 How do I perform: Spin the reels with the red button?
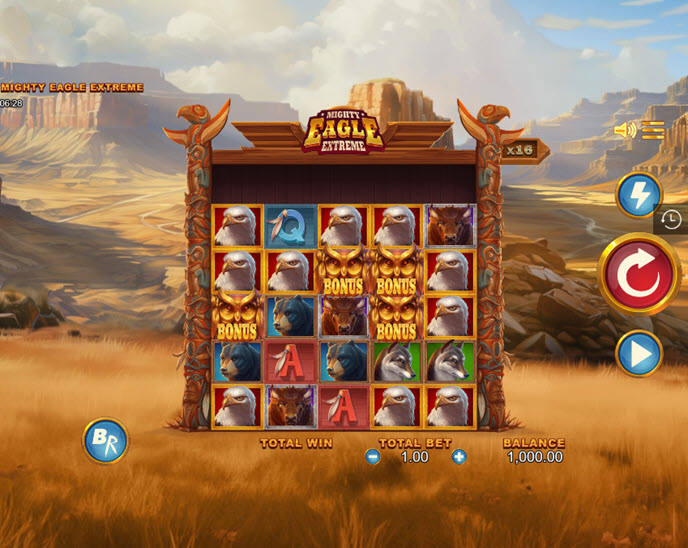click(x=639, y=274)
